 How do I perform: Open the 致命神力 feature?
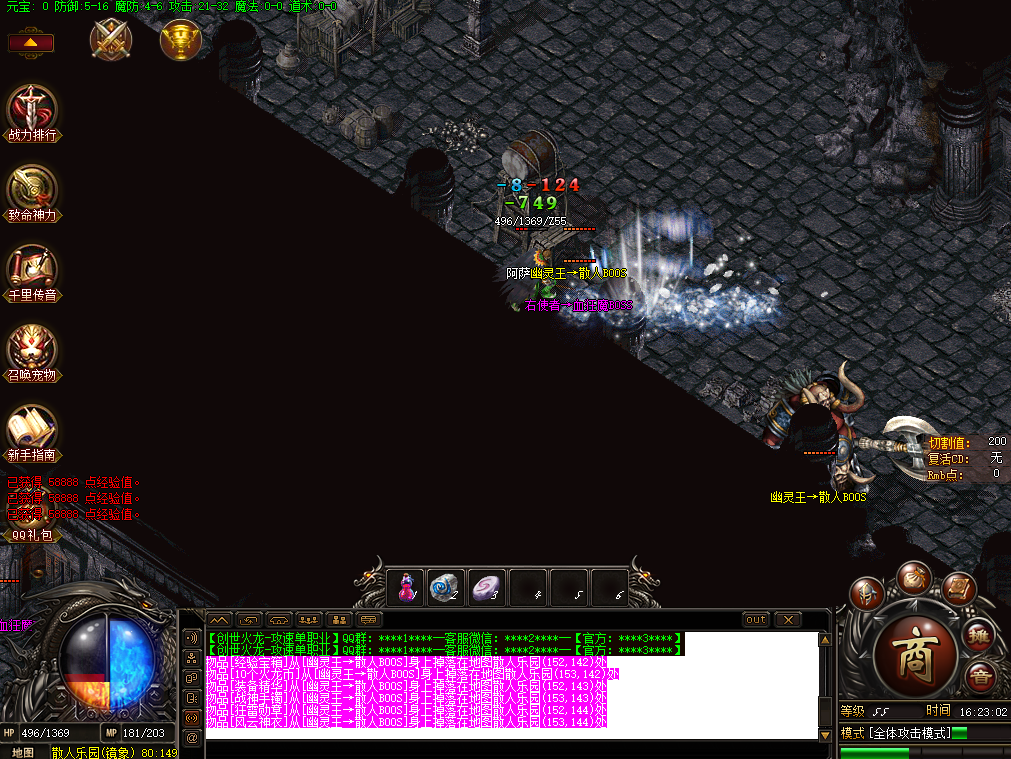[x=32, y=191]
